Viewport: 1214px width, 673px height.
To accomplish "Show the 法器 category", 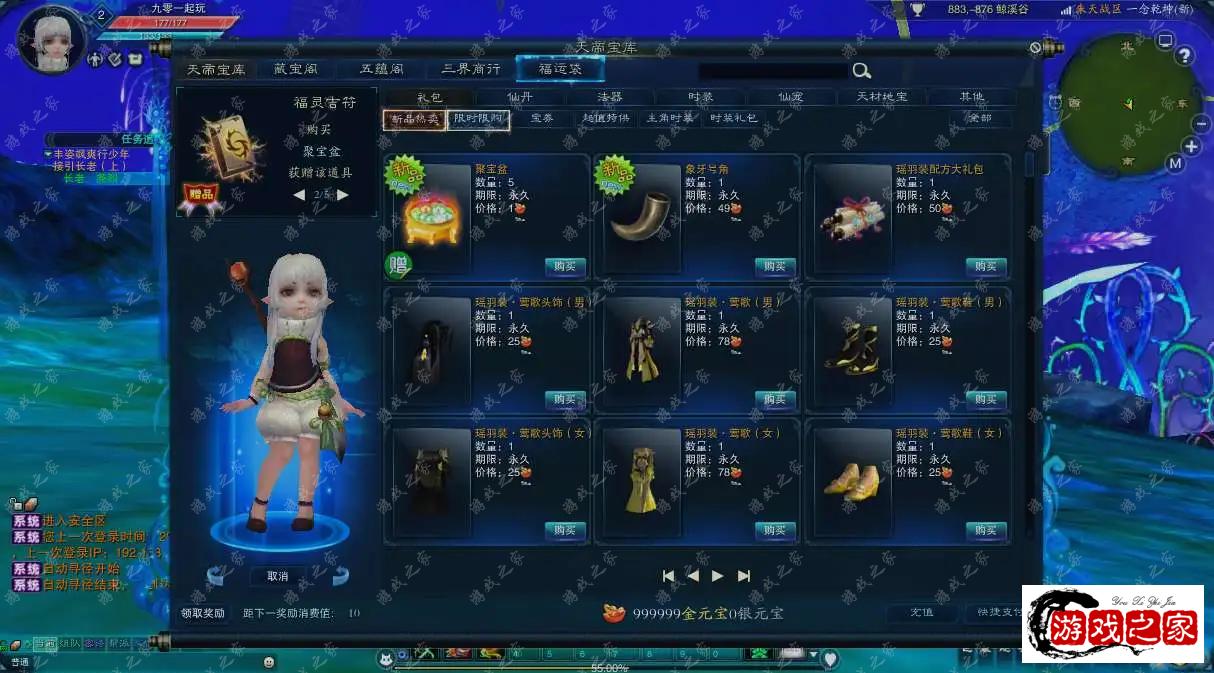I will coord(610,97).
